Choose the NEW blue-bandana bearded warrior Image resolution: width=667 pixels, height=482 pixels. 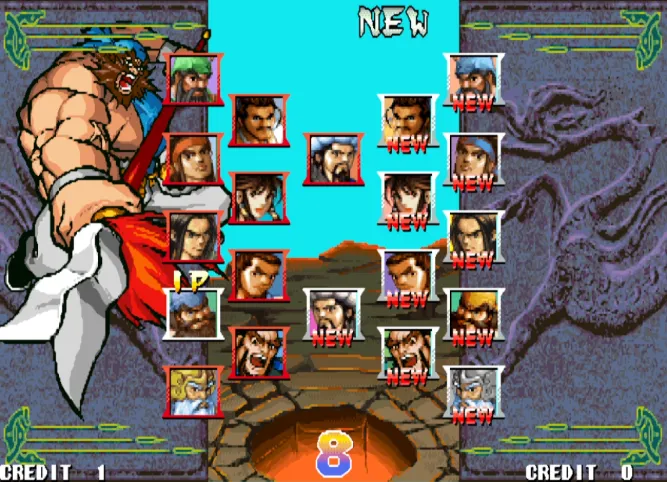tap(473, 79)
